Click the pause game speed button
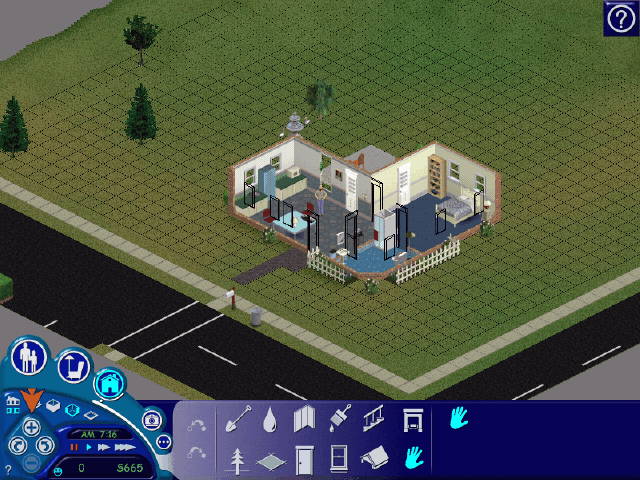The image size is (640, 480). tap(73, 447)
